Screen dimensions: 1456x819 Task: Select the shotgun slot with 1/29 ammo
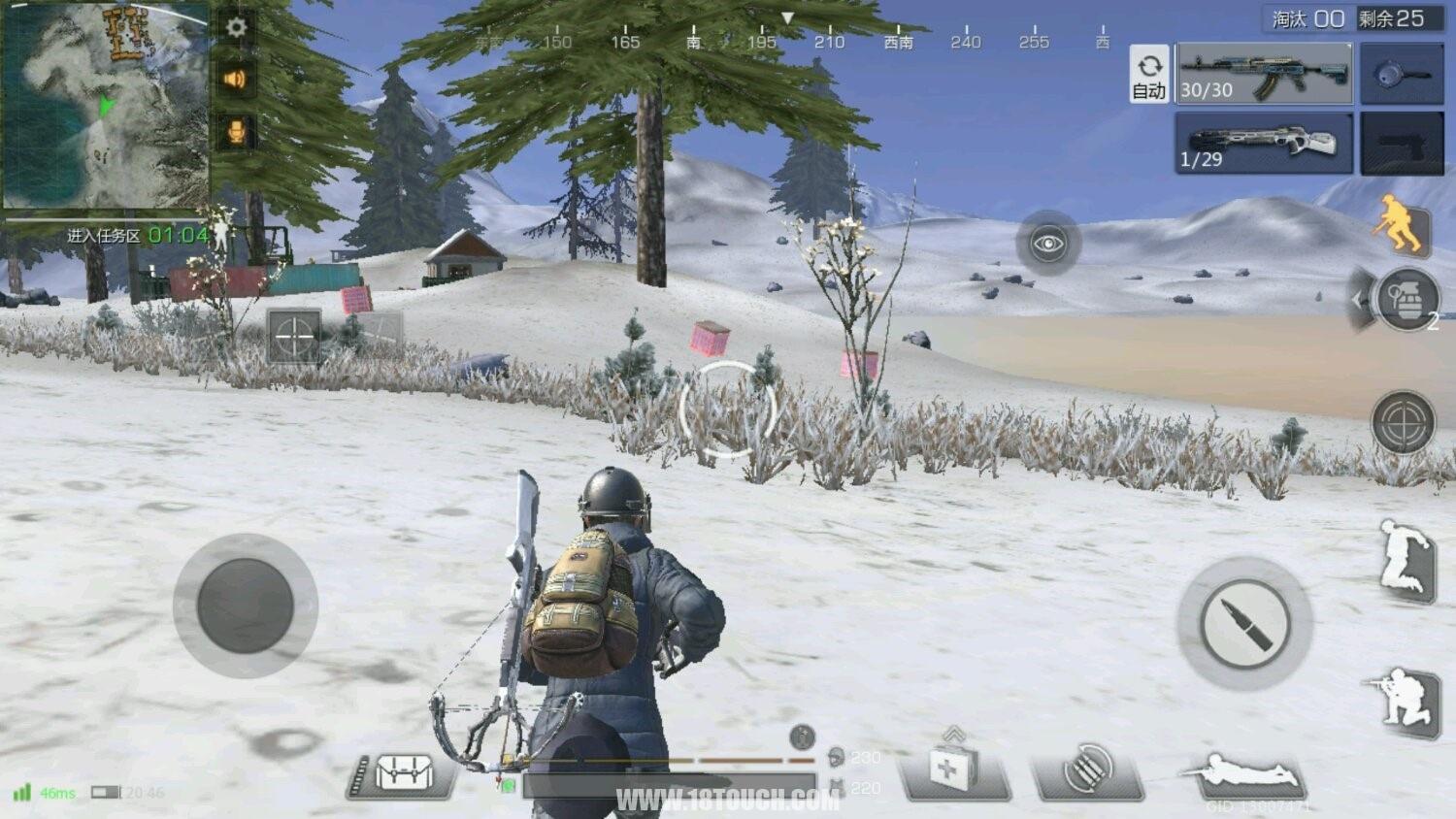point(1264,144)
